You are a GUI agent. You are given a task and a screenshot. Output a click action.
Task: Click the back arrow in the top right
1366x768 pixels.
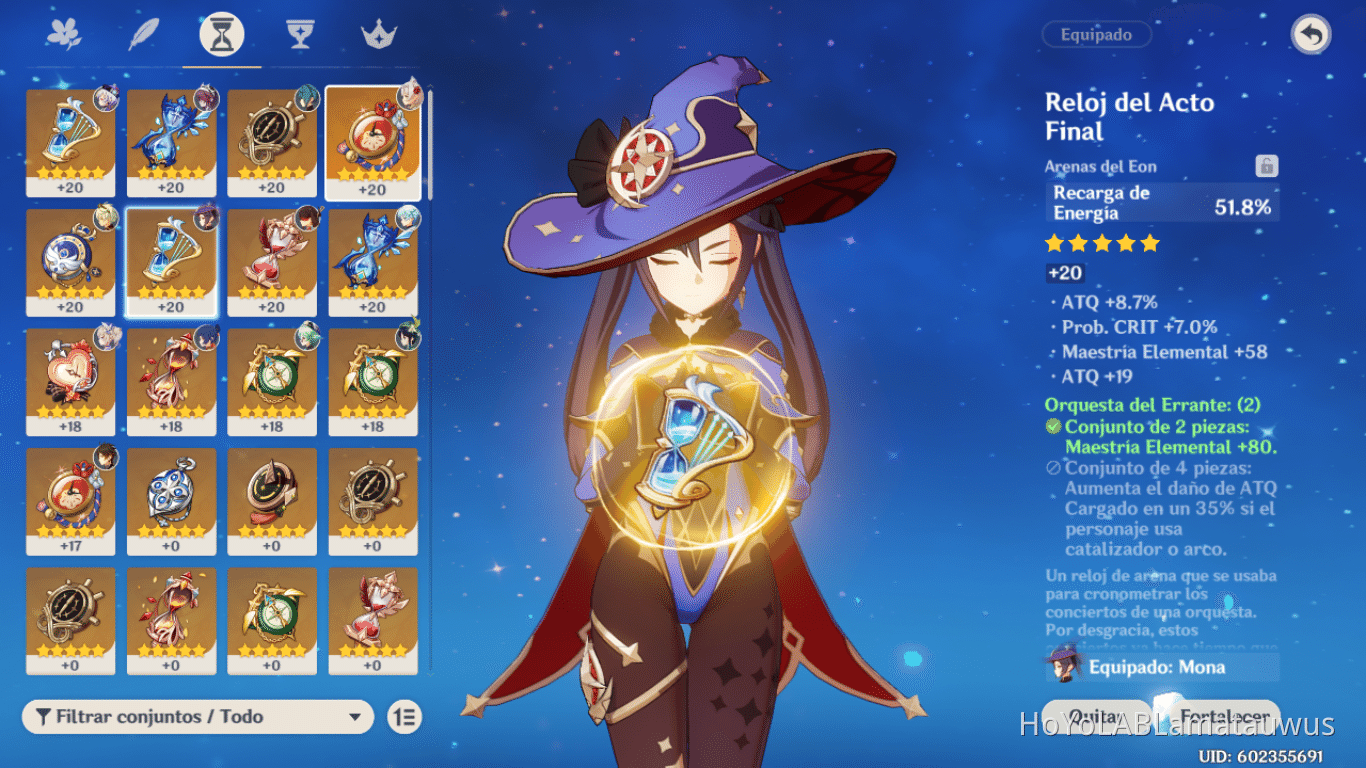(x=1313, y=34)
